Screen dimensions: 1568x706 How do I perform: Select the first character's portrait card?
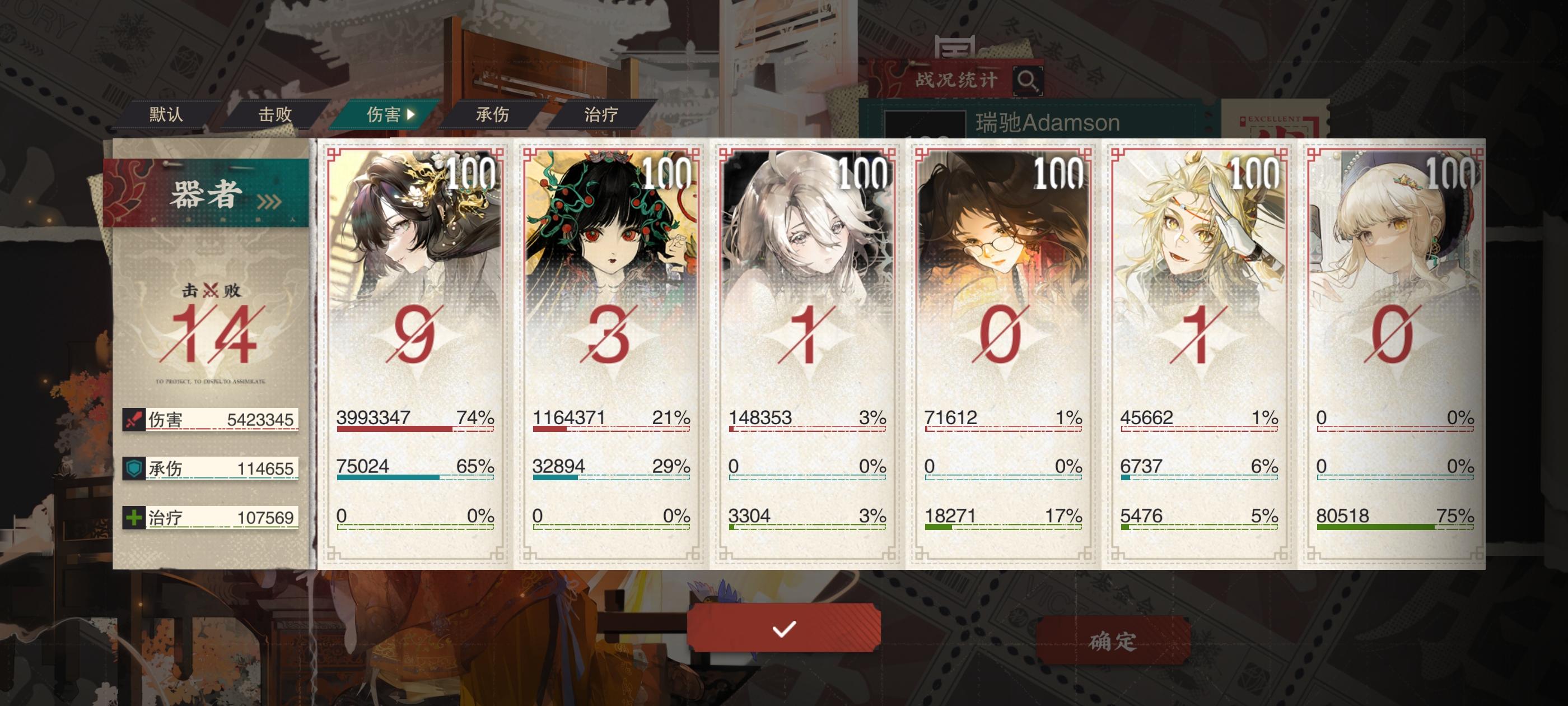[x=412, y=244]
